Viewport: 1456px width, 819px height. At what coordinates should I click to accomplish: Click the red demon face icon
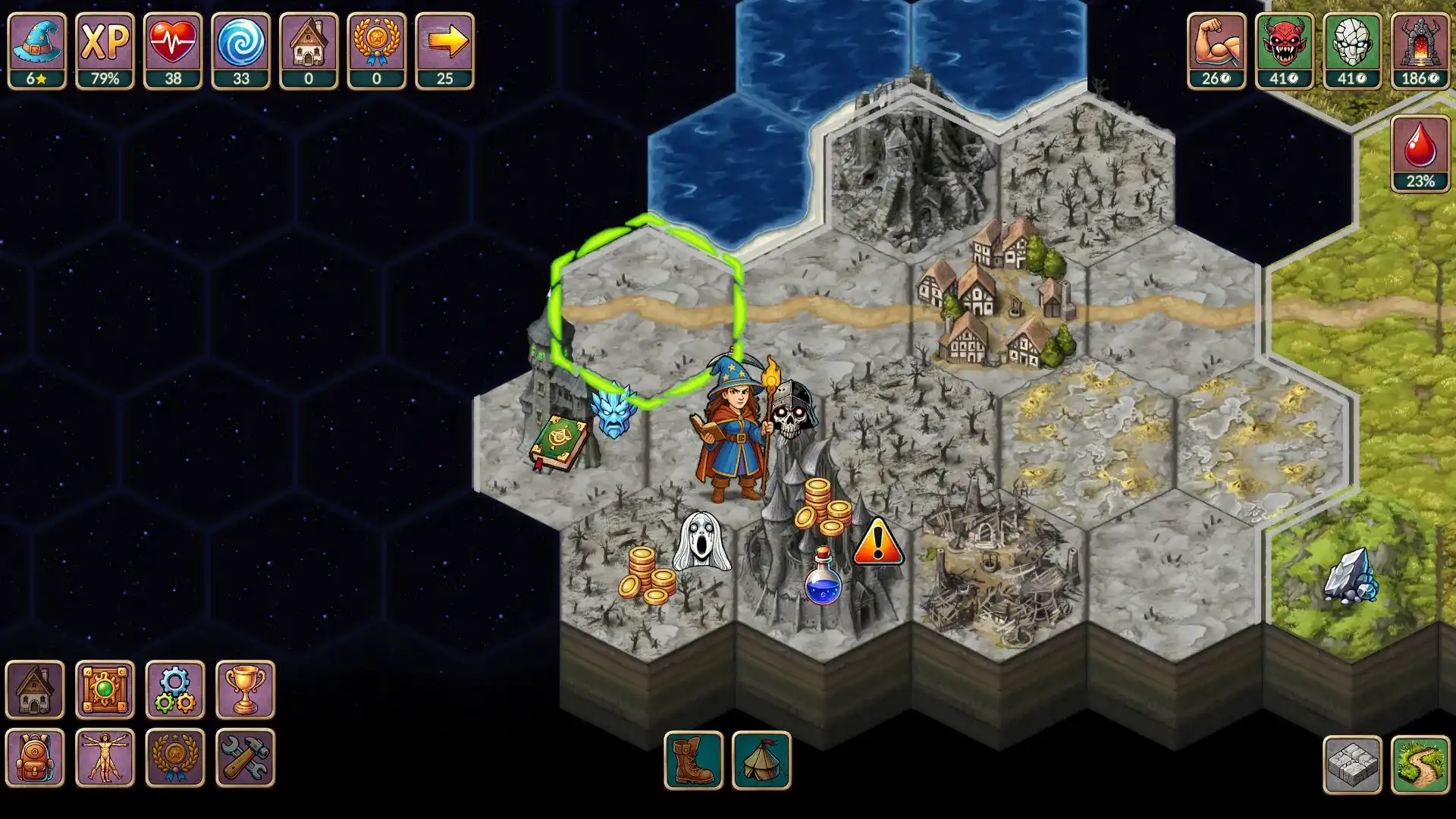point(1284,50)
